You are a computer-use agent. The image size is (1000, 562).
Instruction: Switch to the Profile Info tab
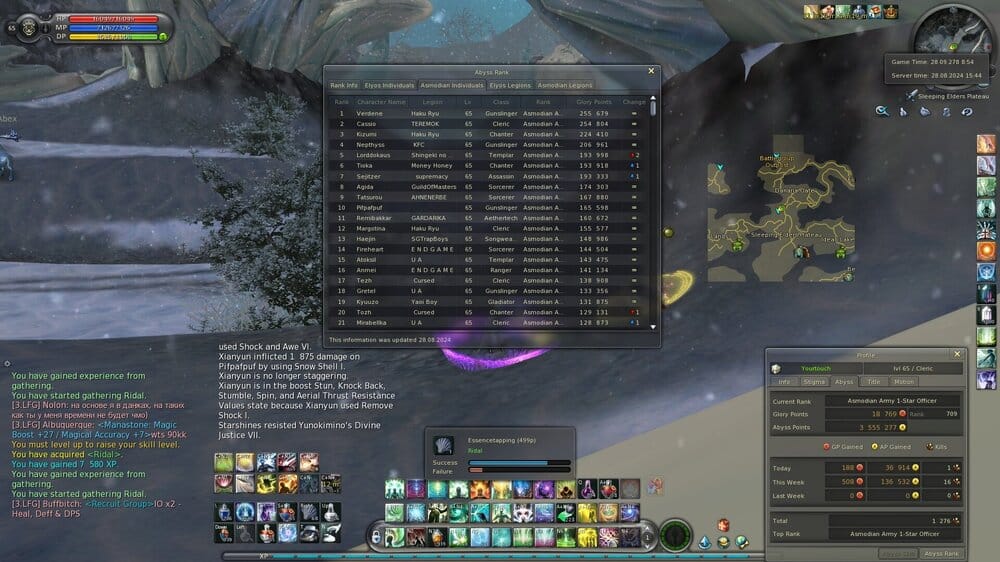785,382
